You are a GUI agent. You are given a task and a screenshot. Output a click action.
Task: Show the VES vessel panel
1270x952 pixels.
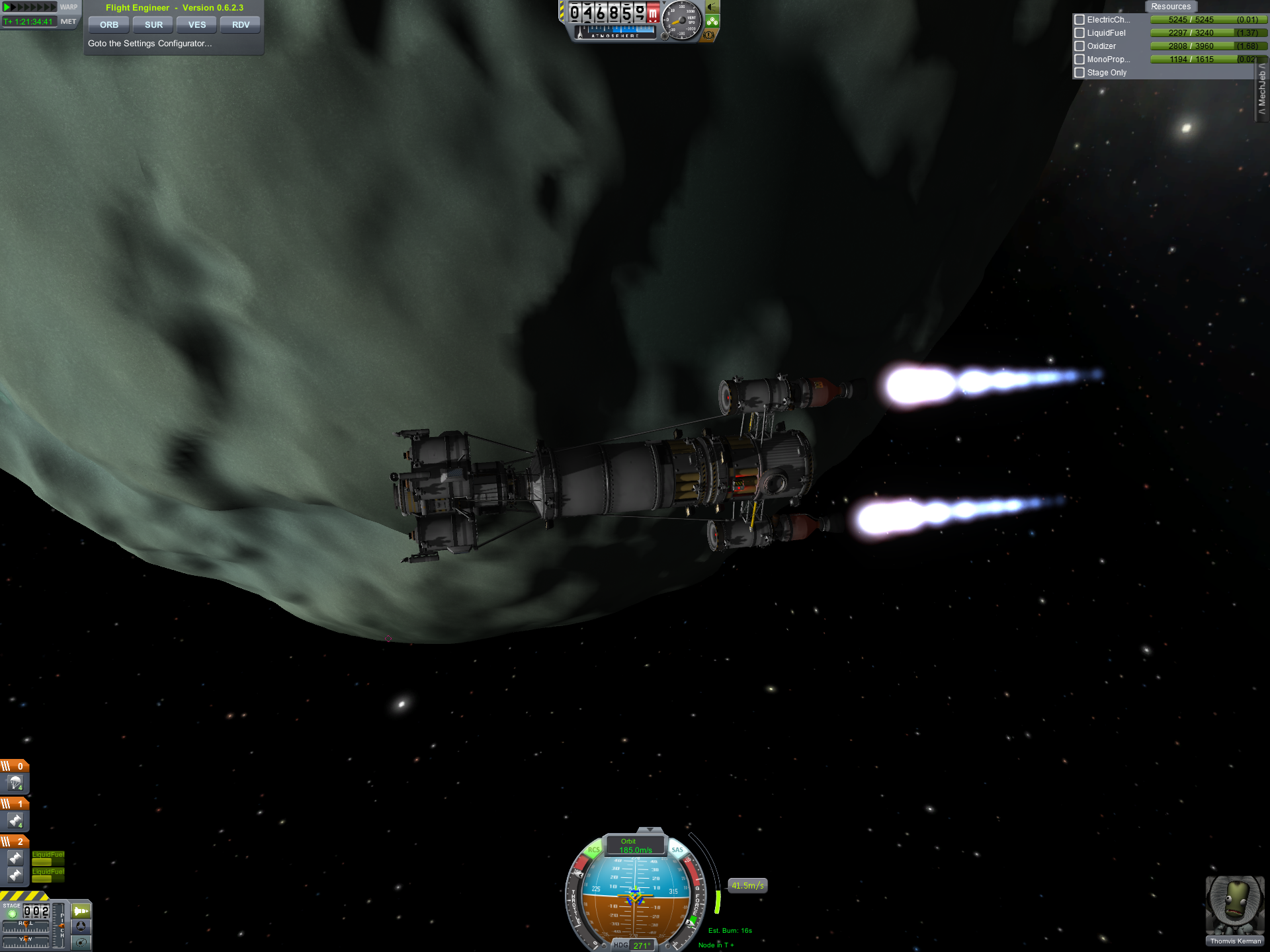pyautogui.click(x=197, y=25)
